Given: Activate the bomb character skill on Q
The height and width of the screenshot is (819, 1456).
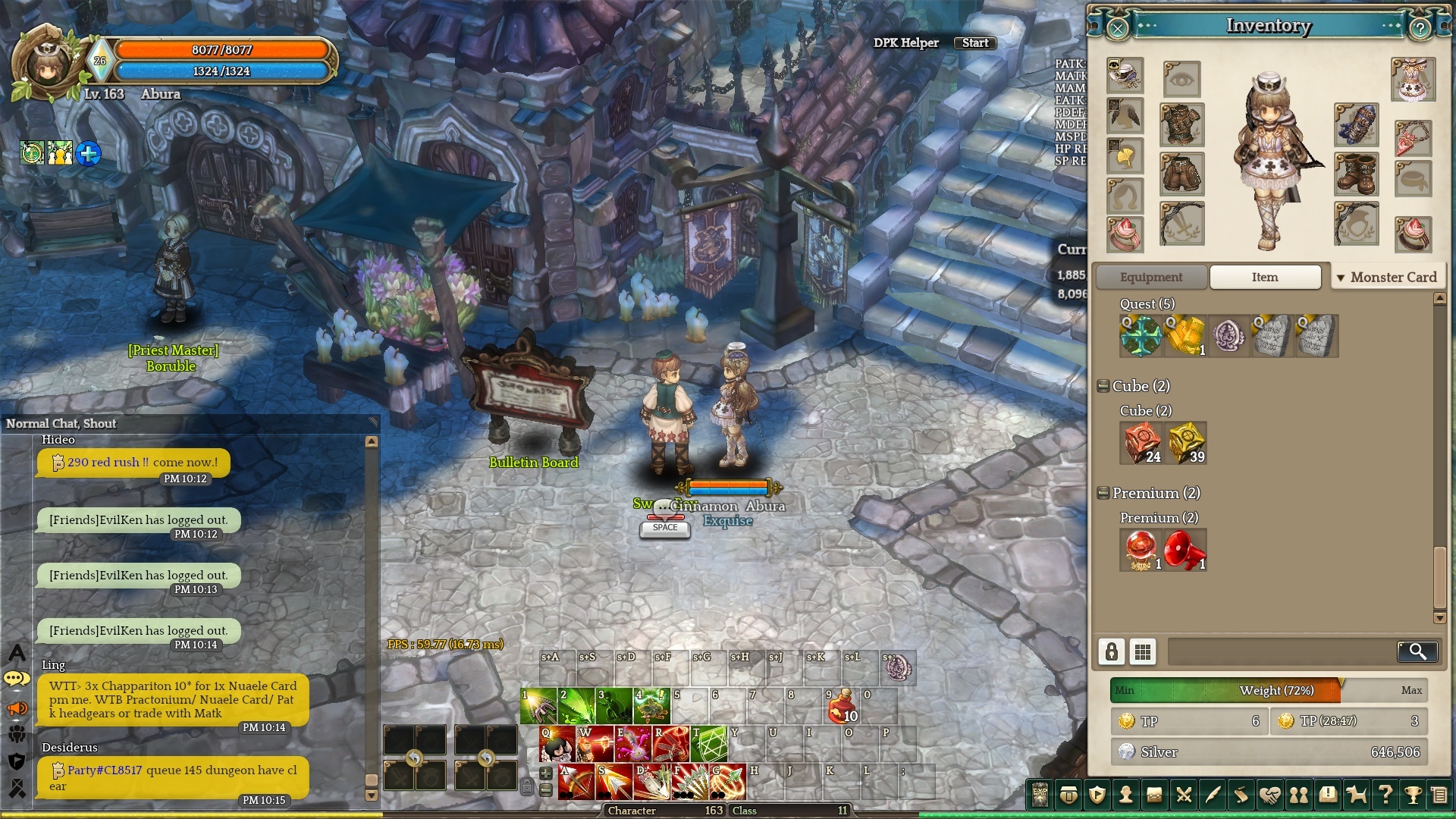Looking at the screenshot, I should pyautogui.click(x=557, y=744).
